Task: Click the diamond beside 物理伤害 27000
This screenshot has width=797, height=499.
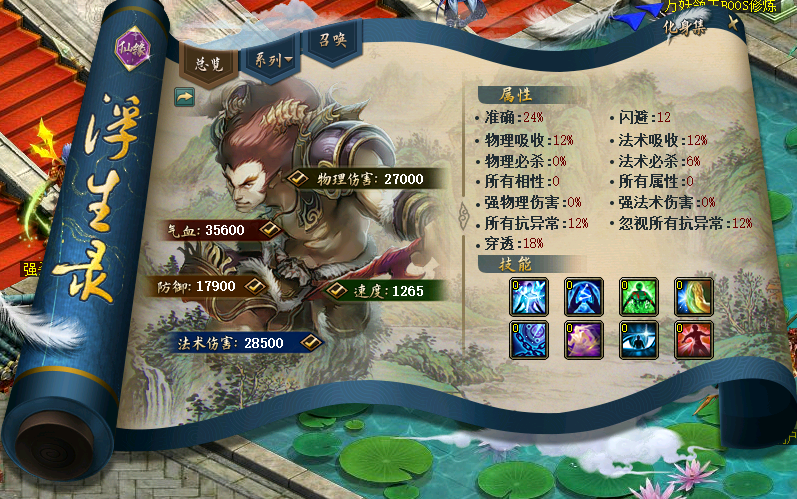Action: tap(298, 178)
